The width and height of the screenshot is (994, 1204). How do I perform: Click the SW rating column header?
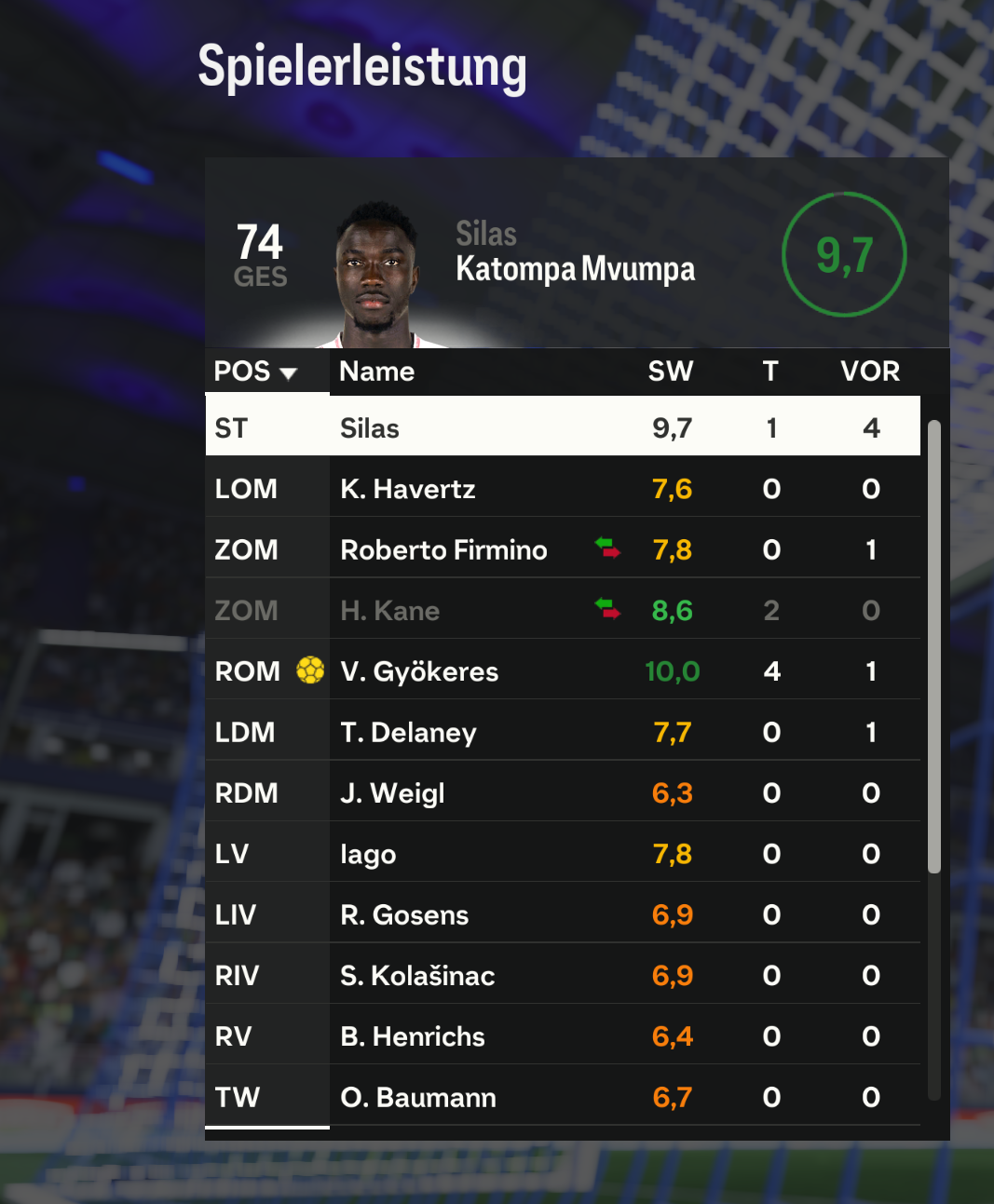coord(671,372)
